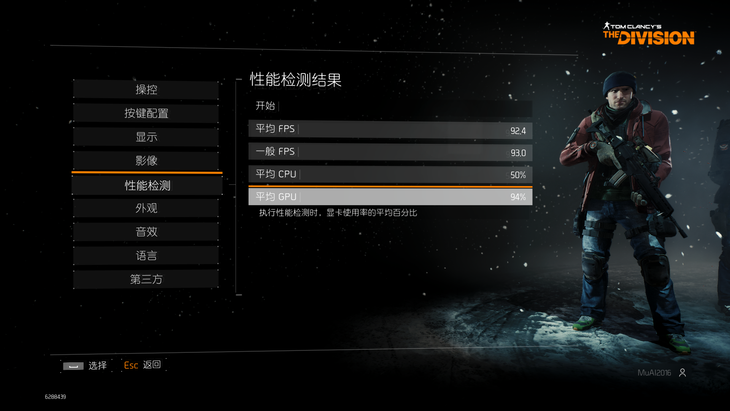
Task: Select the 一般 FPS result row
Action: [390, 152]
